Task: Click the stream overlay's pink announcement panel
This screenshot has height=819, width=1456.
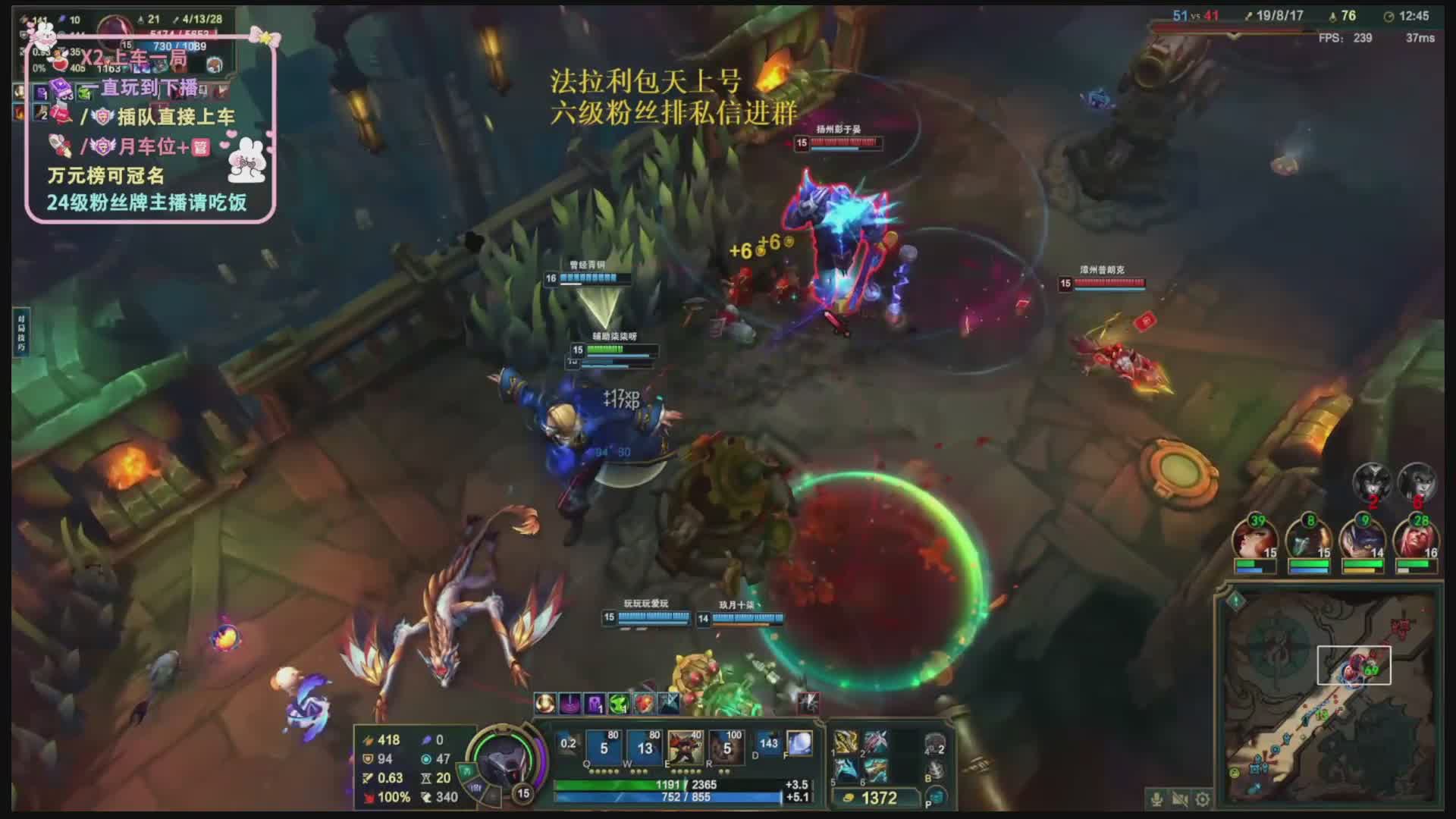Action: [x=150, y=129]
